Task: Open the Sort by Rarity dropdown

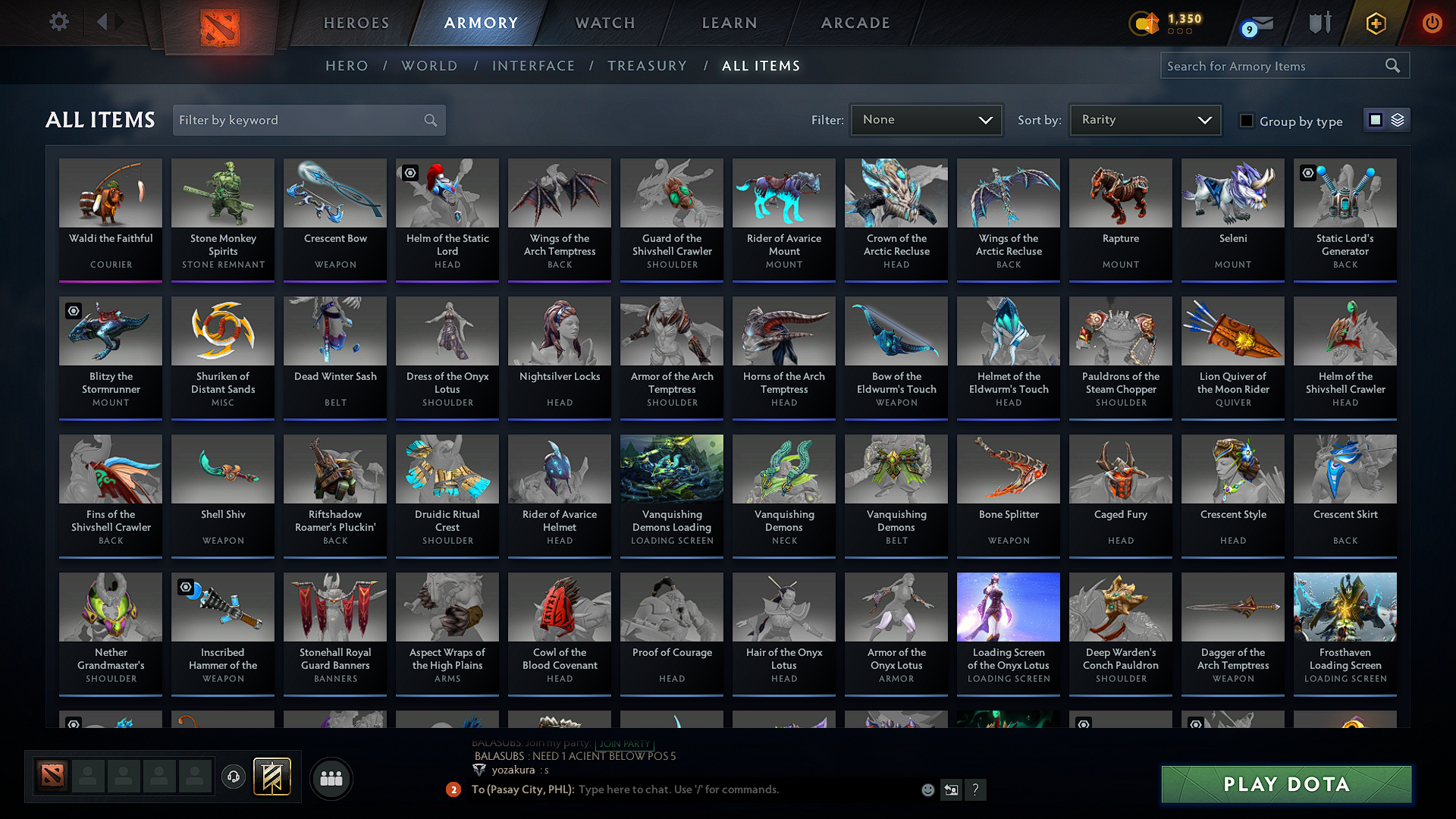Action: coord(1144,119)
